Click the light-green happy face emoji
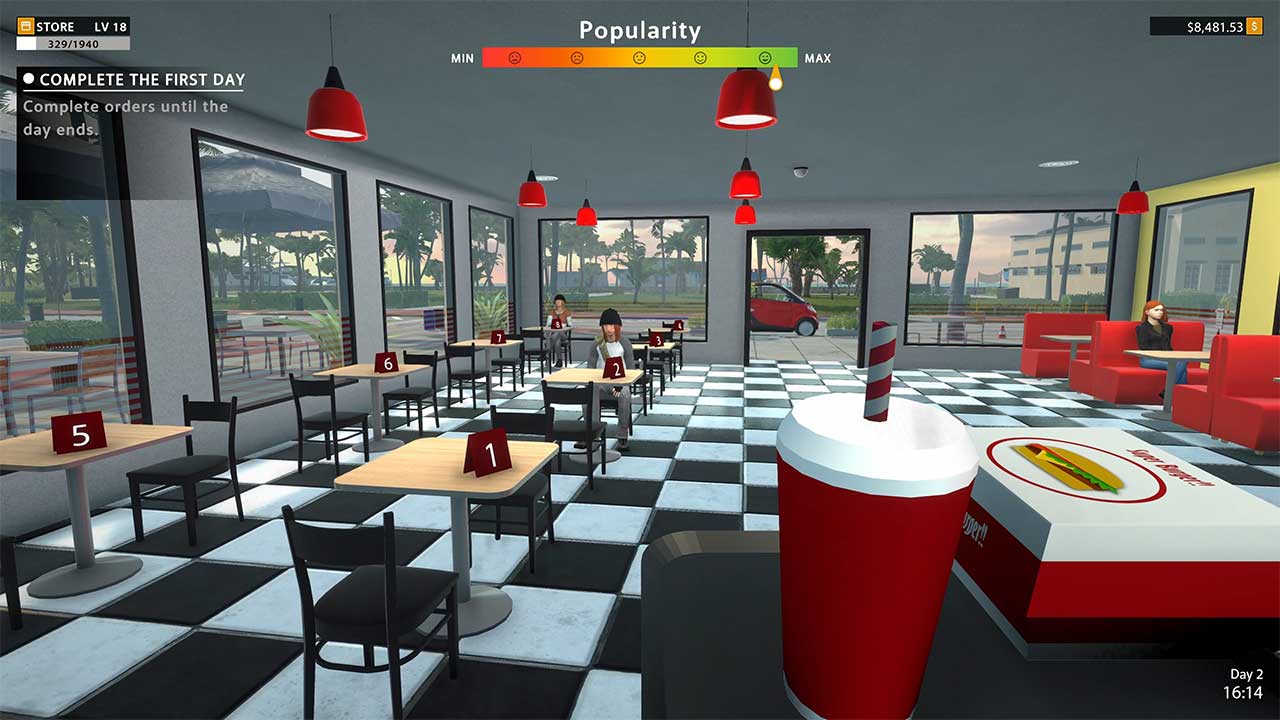This screenshot has width=1280, height=720. click(701, 58)
